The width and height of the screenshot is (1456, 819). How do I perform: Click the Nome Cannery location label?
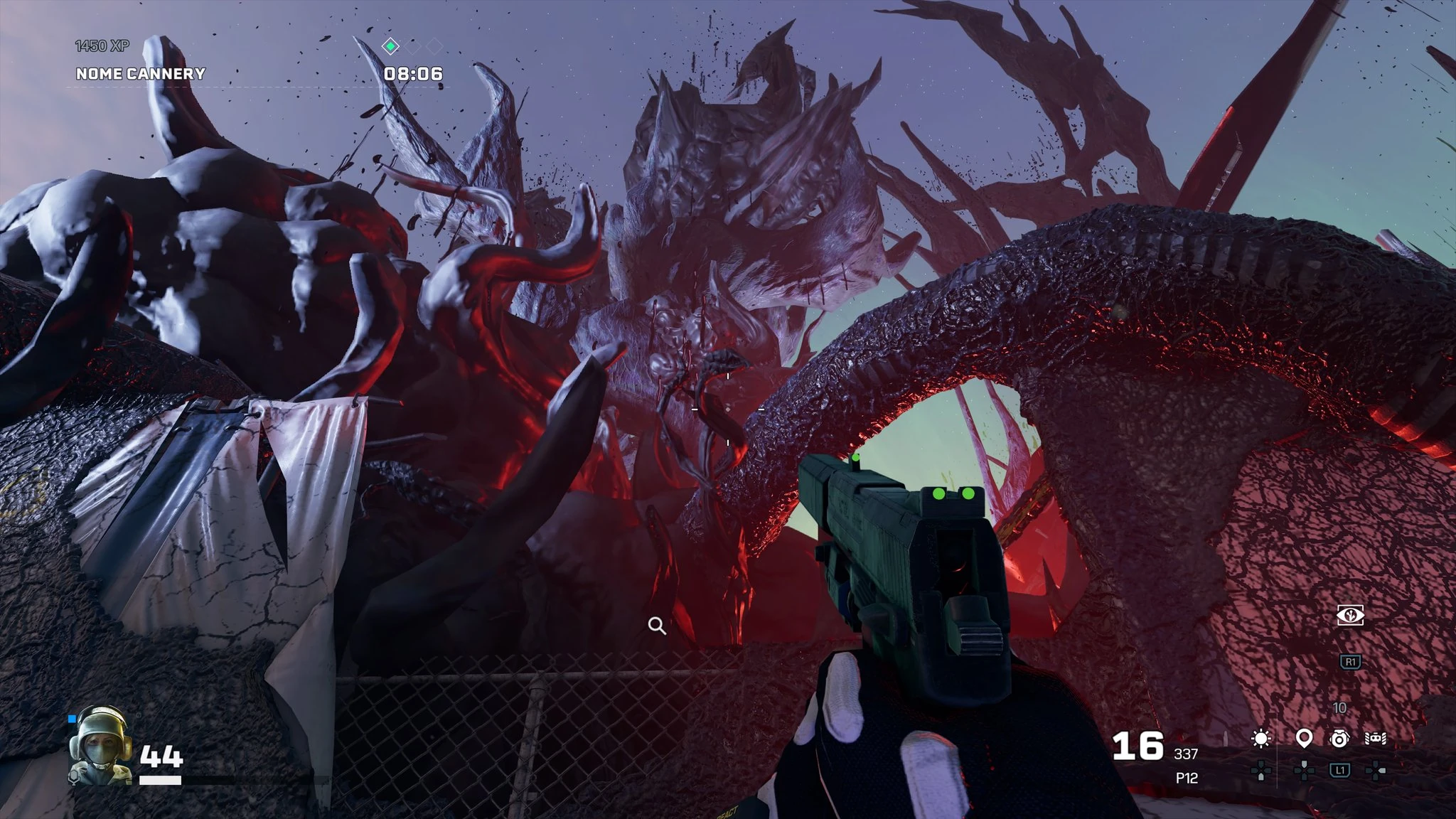[x=141, y=74]
